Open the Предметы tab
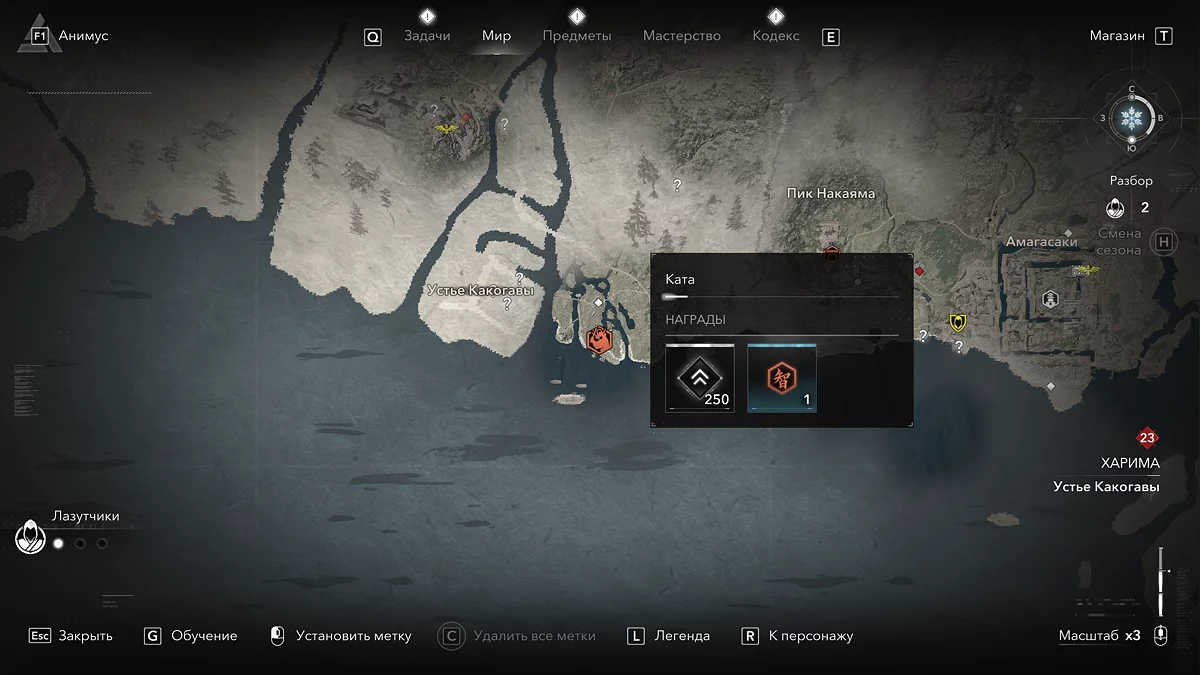This screenshot has width=1200, height=675. (576, 36)
